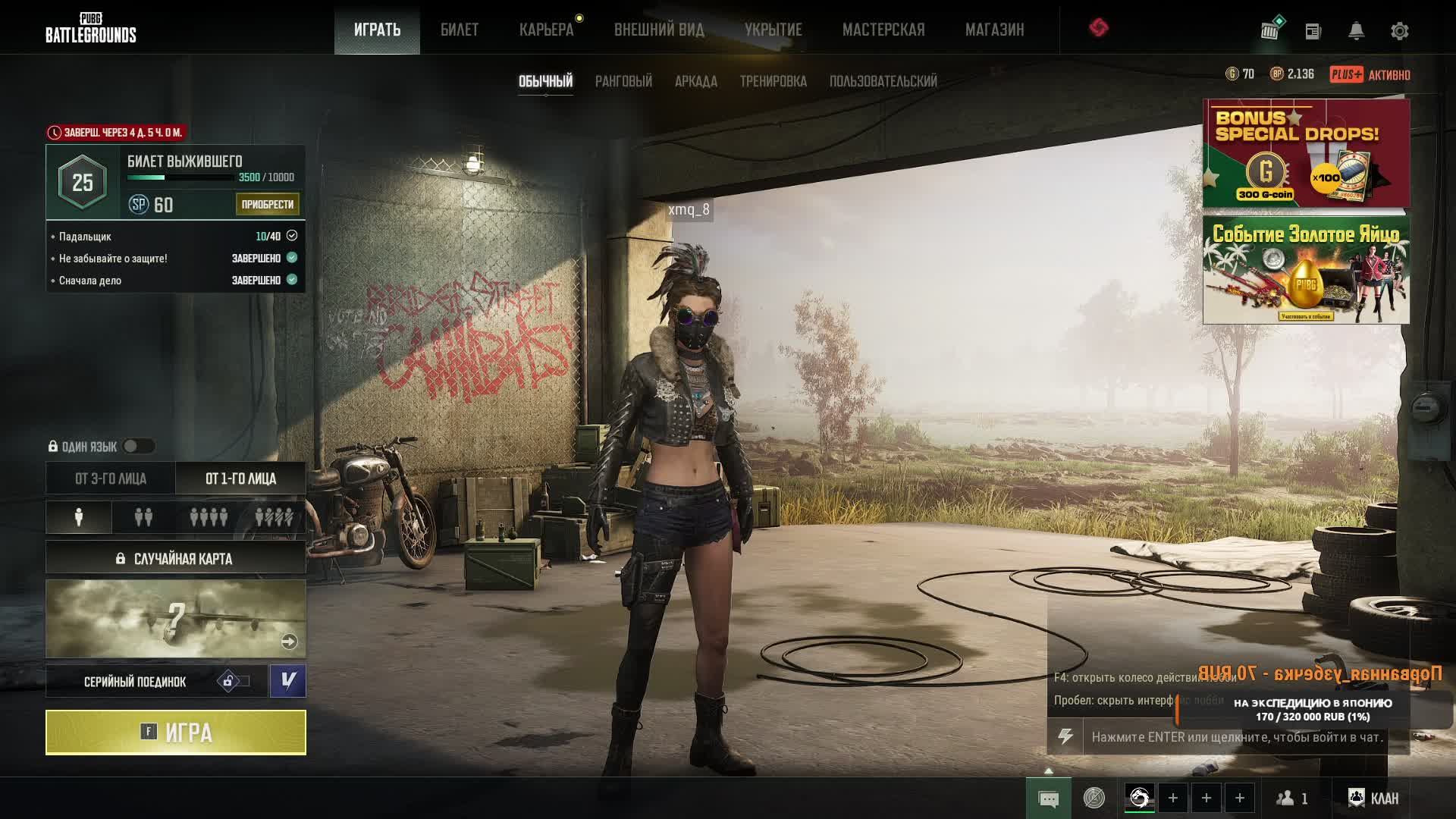Click ПРИОБРЕСТИ to buy the survivor pass
The width and height of the screenshot is (1456, 819).
click(x=268, y=204)
